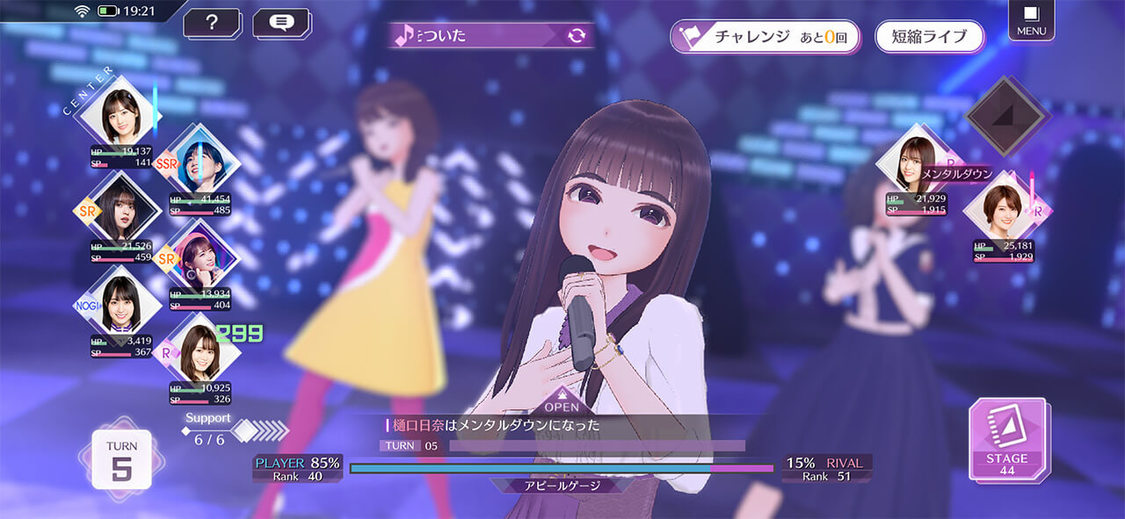Open the MENU button
Screen dimensions: 1125x519
[x=1031, y=20]
